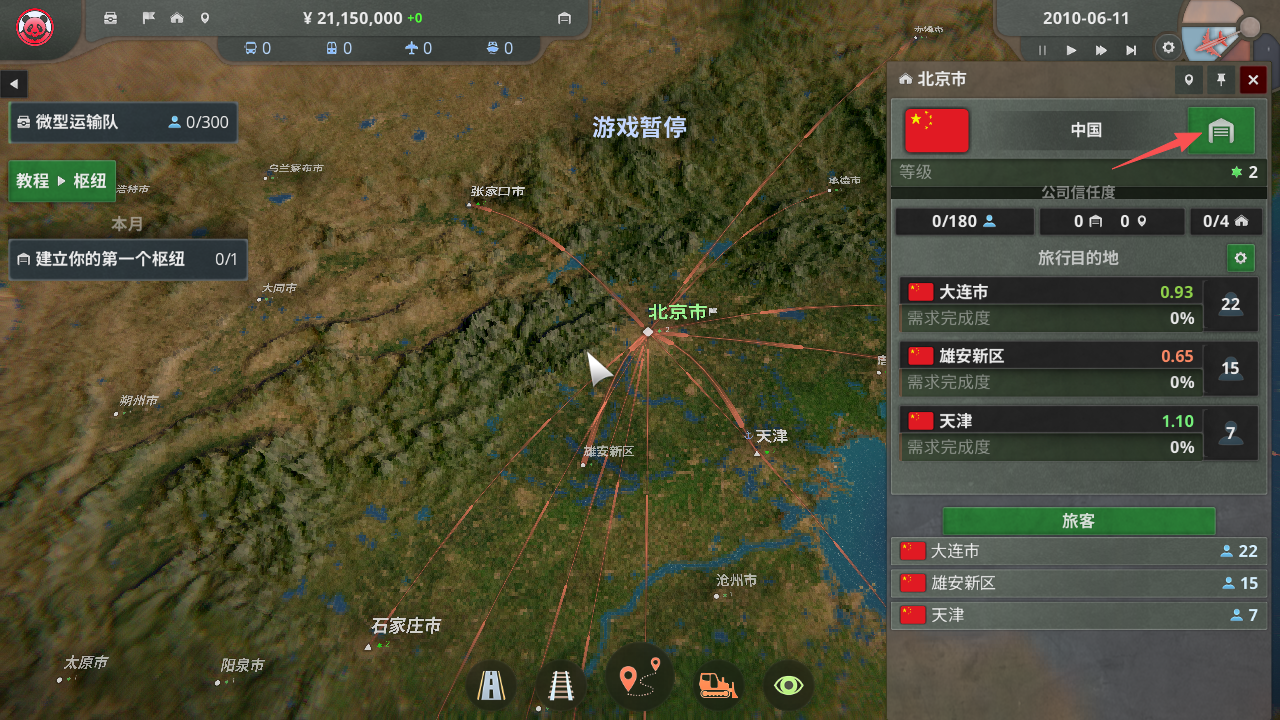Choose the bulldozer demolish tool

[716, 685]
